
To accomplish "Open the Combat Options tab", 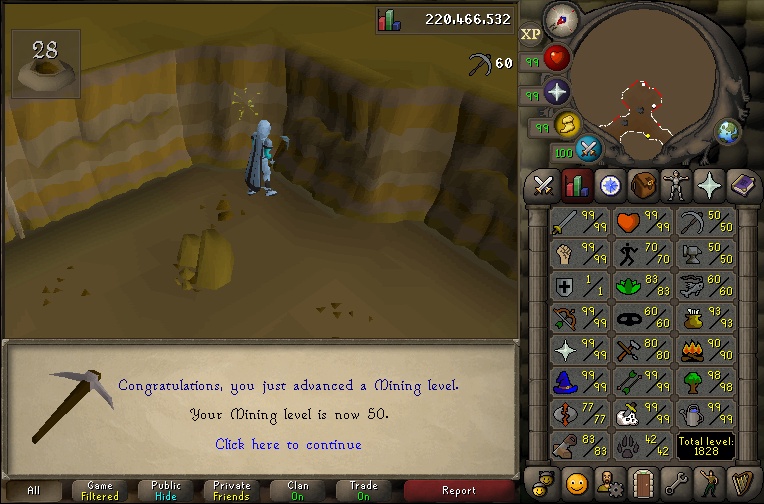I will pyautogui.click(x=544, y=185).
